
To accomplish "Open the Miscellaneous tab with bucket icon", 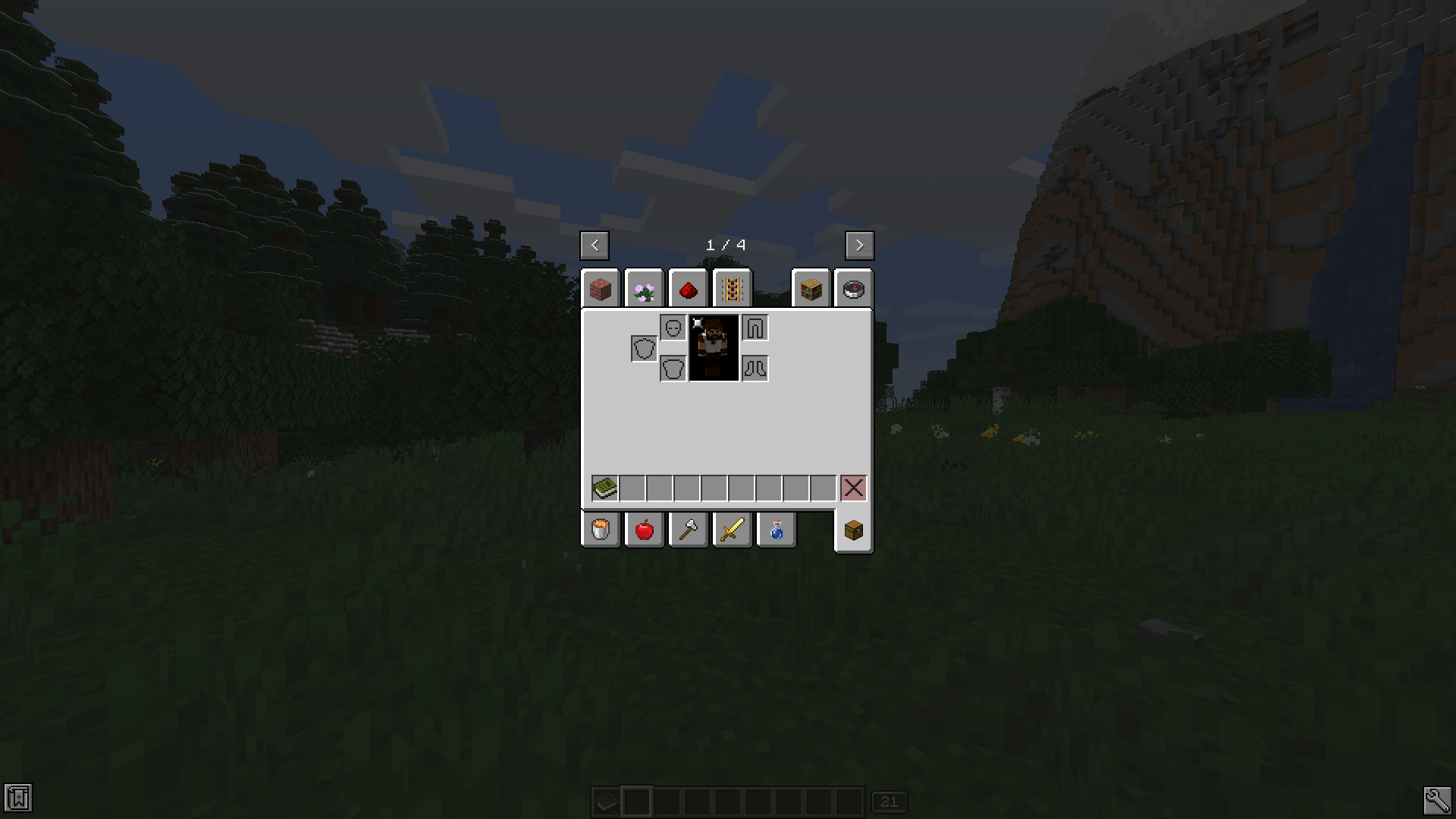I will pos(601,529).
